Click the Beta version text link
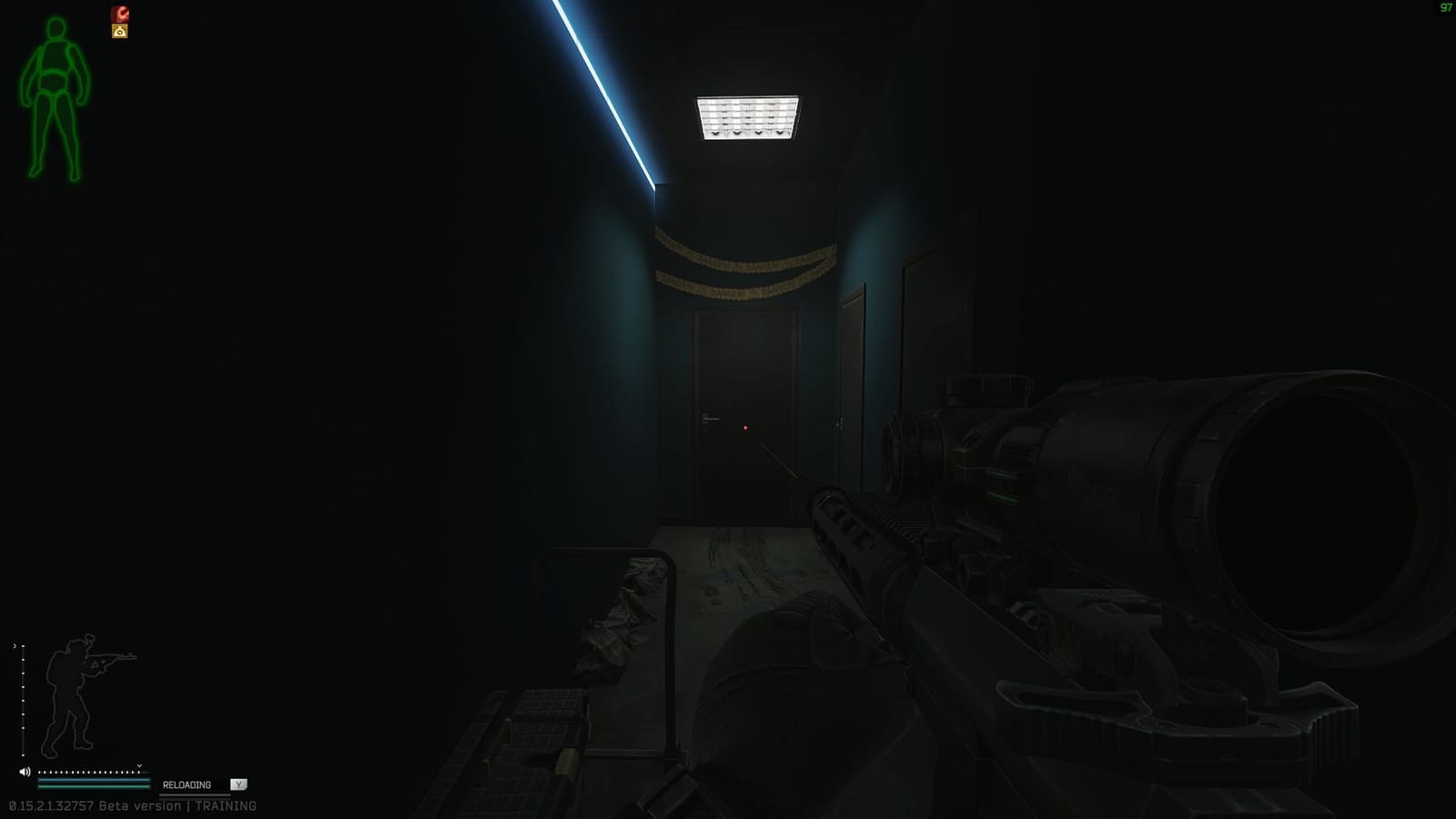 tap(139, 805)
